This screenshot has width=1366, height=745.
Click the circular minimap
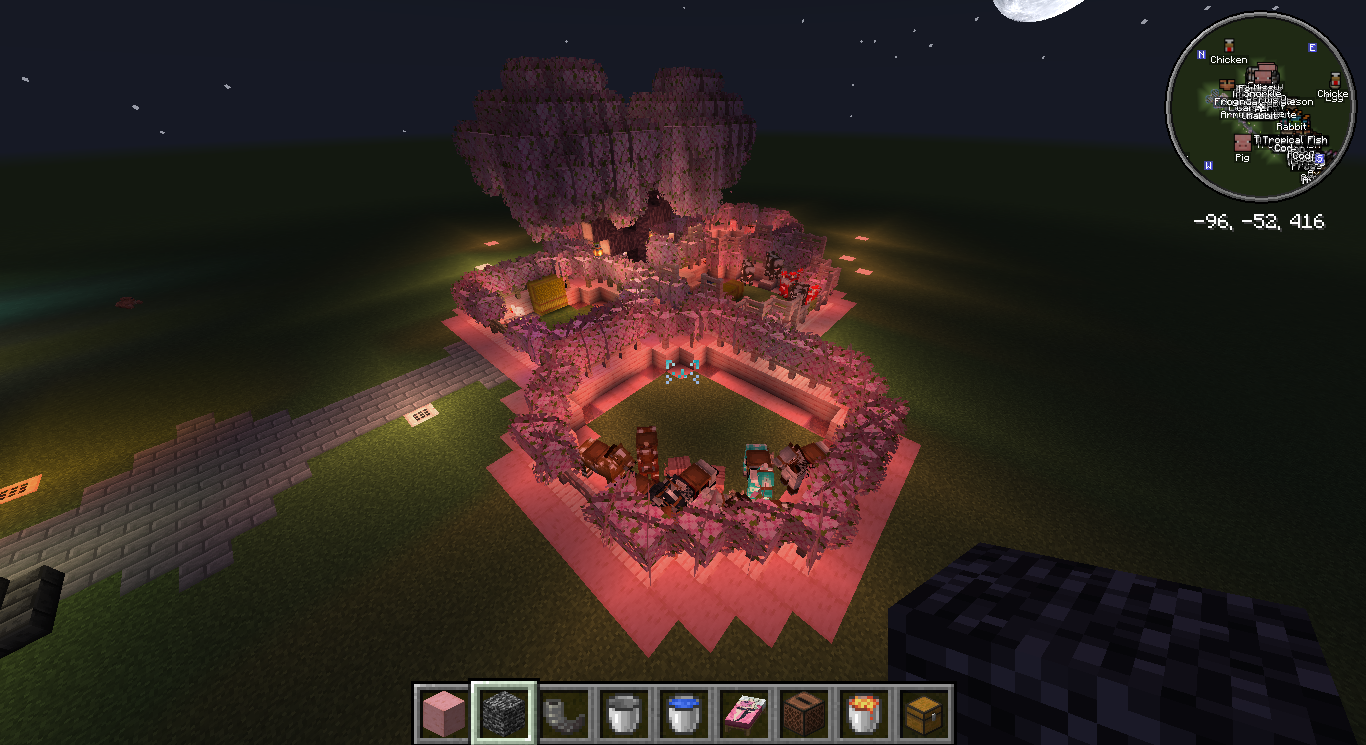point(1259,106)
